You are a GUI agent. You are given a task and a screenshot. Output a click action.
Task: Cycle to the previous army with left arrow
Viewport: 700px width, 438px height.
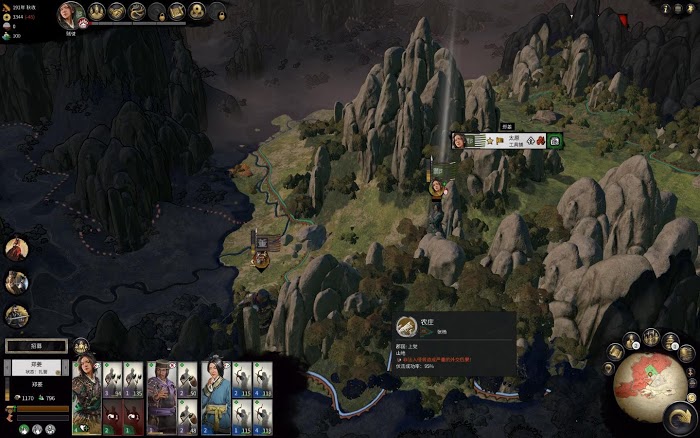coord(10,365)
